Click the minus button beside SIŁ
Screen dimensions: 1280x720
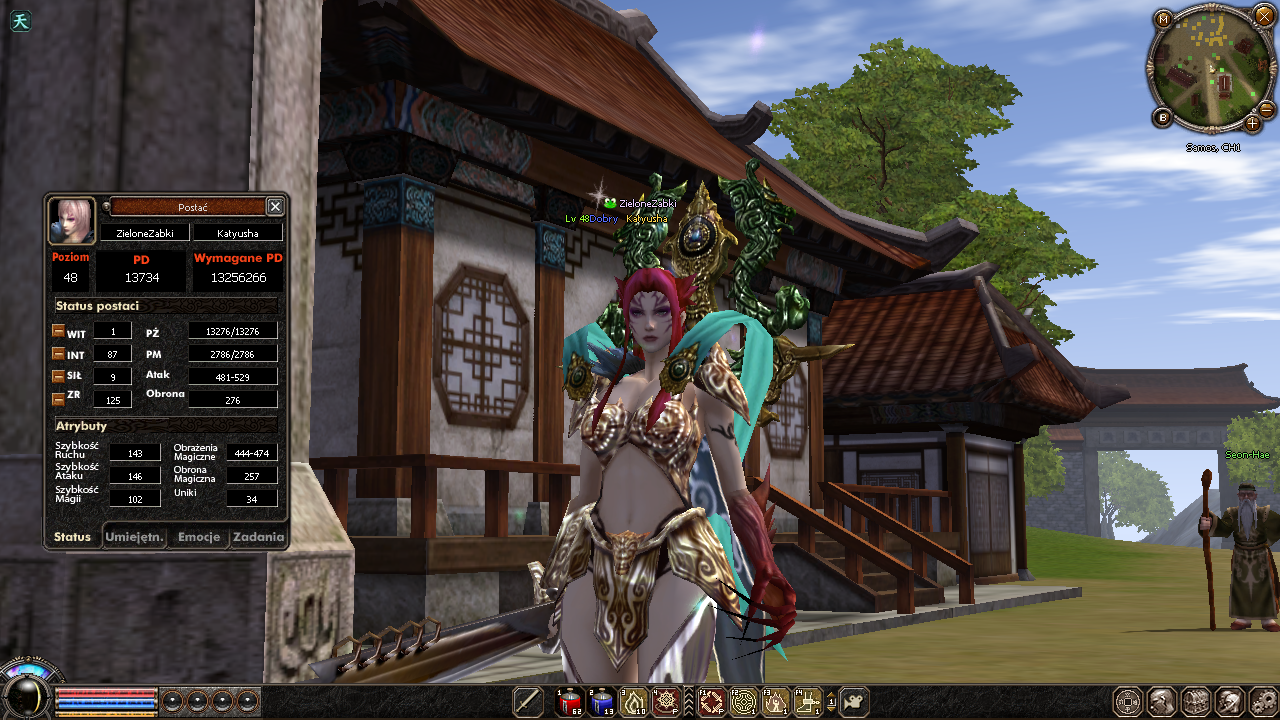[59, 376]
